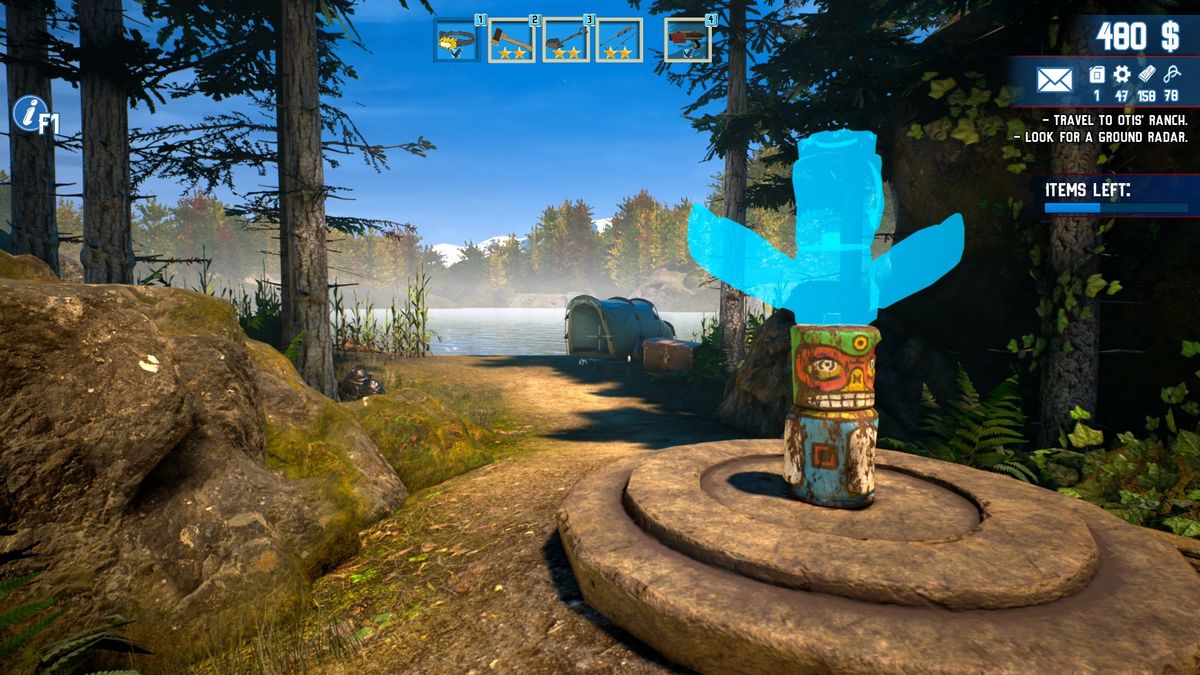The width and height of the screenshot is (1200, 675).
Task: Equip the axe from the hotbar
Action: [511, 41]
